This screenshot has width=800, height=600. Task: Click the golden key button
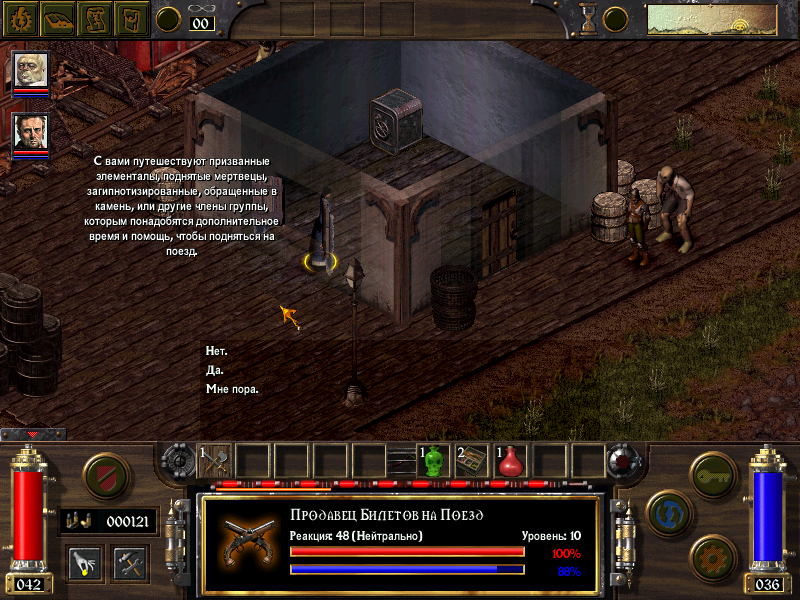tap(713, 473)
